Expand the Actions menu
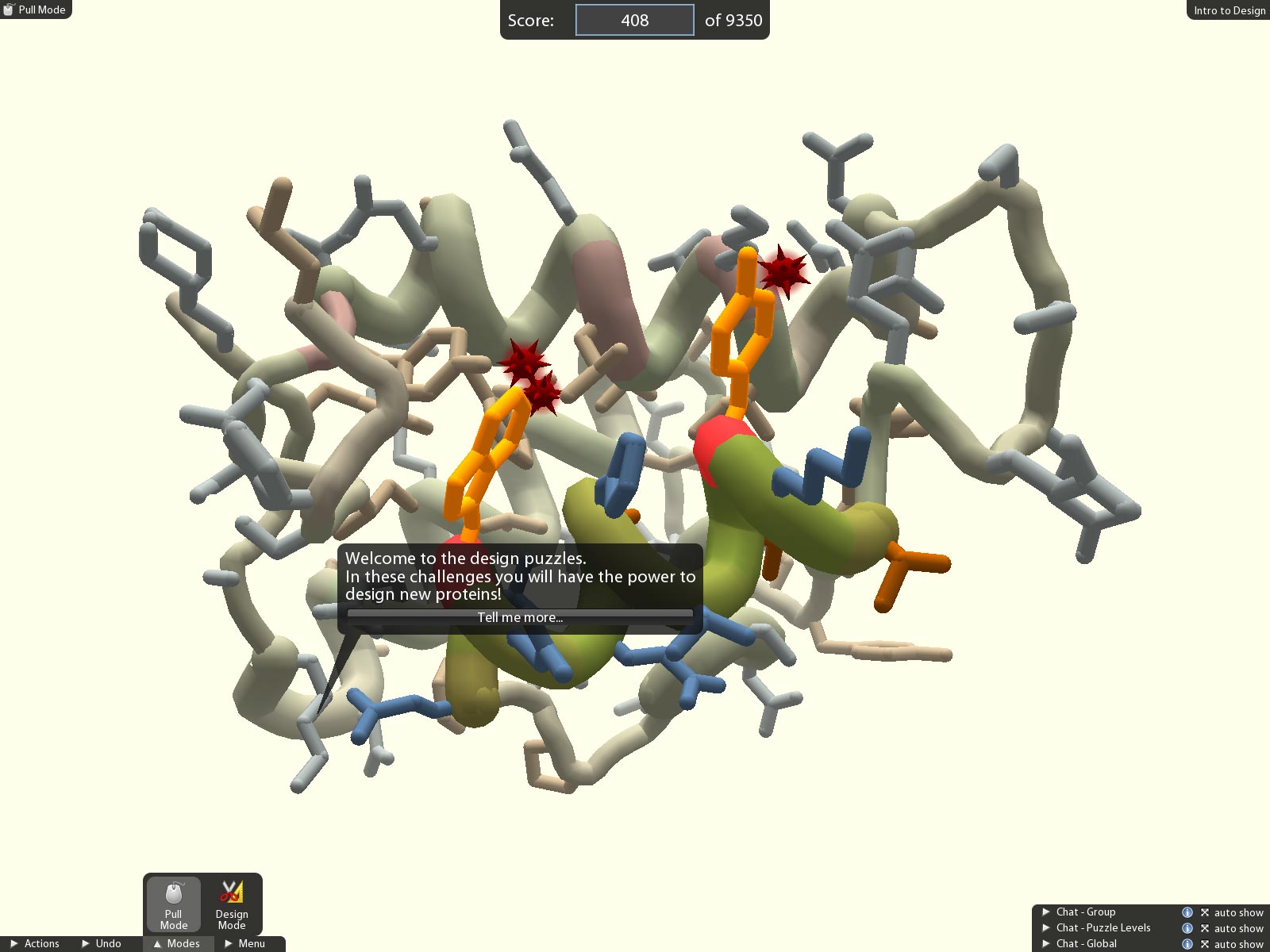 click(x=36, y=943)
